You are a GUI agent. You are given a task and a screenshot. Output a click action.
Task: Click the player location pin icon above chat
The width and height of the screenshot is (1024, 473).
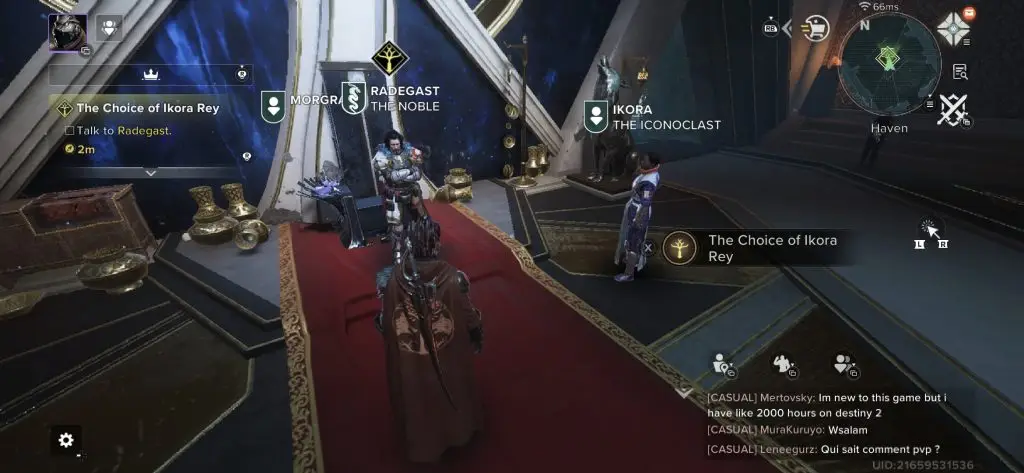[x=721, y=365]
